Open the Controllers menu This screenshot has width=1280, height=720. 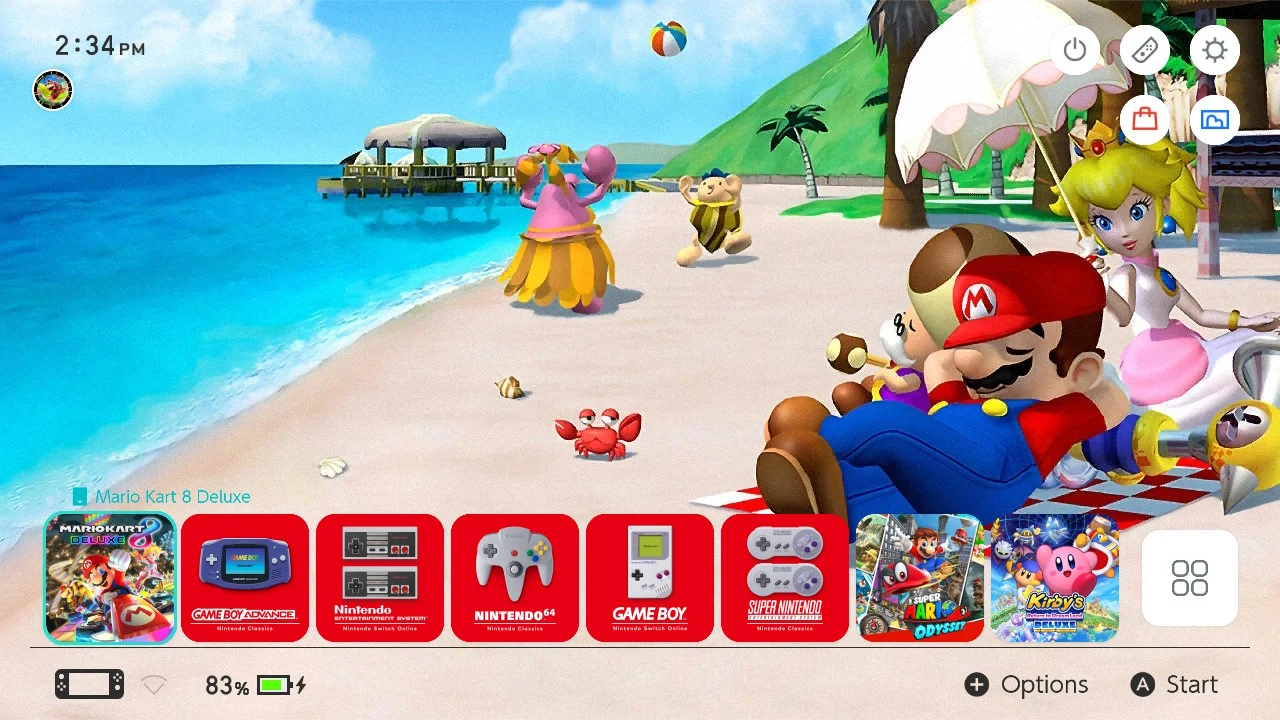(x=1145, y=50)
